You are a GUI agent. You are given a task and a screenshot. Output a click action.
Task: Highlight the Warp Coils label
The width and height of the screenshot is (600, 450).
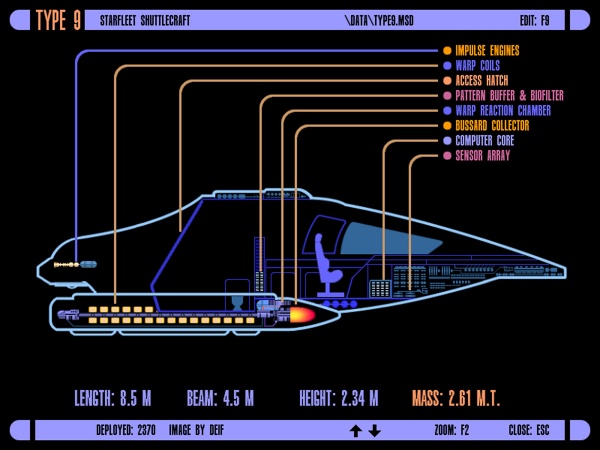click(x=480, y=65)
